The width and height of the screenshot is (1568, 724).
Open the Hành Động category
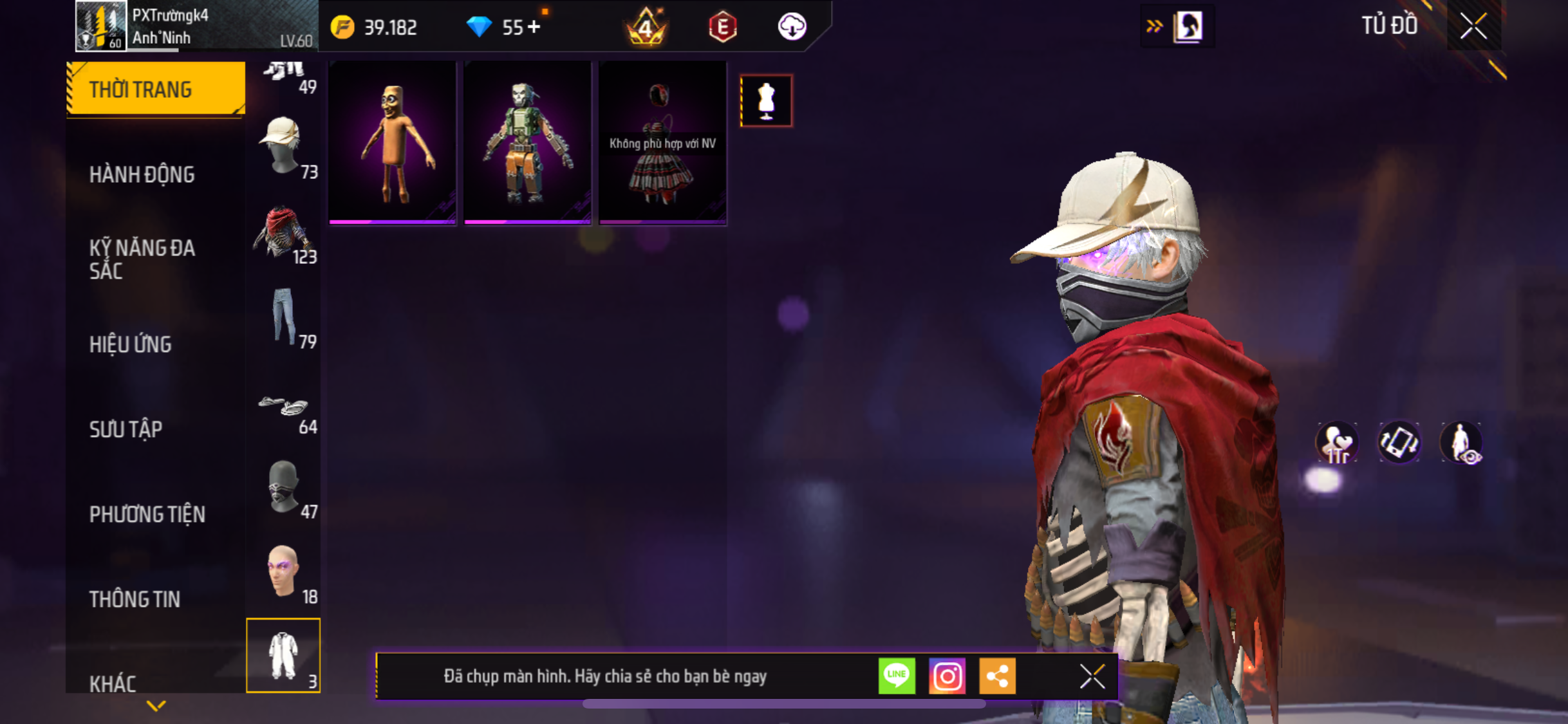tap(142, 174)
